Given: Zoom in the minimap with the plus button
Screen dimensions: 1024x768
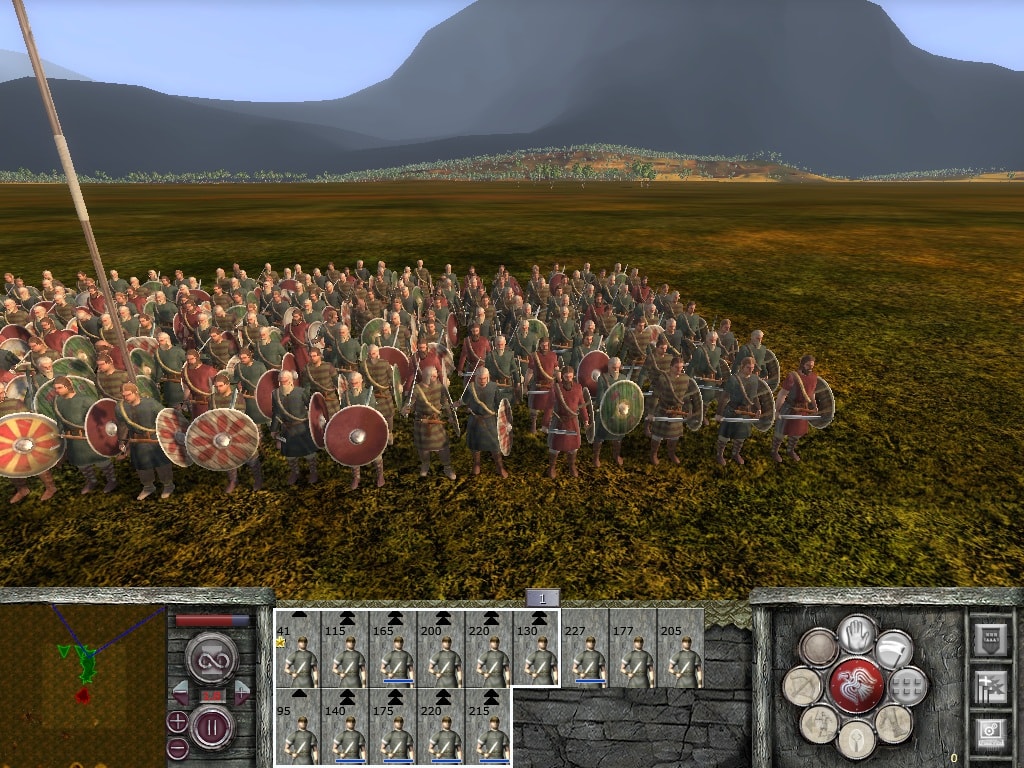Looking at the screenshot, I should pos(177,722).
